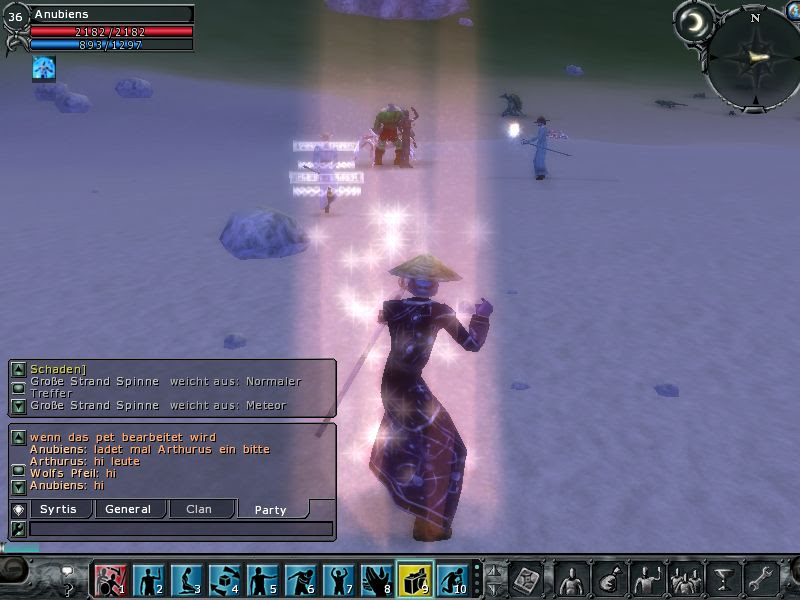Image resolution: width=800 pixels, height=600 pixels.
Task: Open chat settings with the wrench icon
Action: click(x=17, y=528)
